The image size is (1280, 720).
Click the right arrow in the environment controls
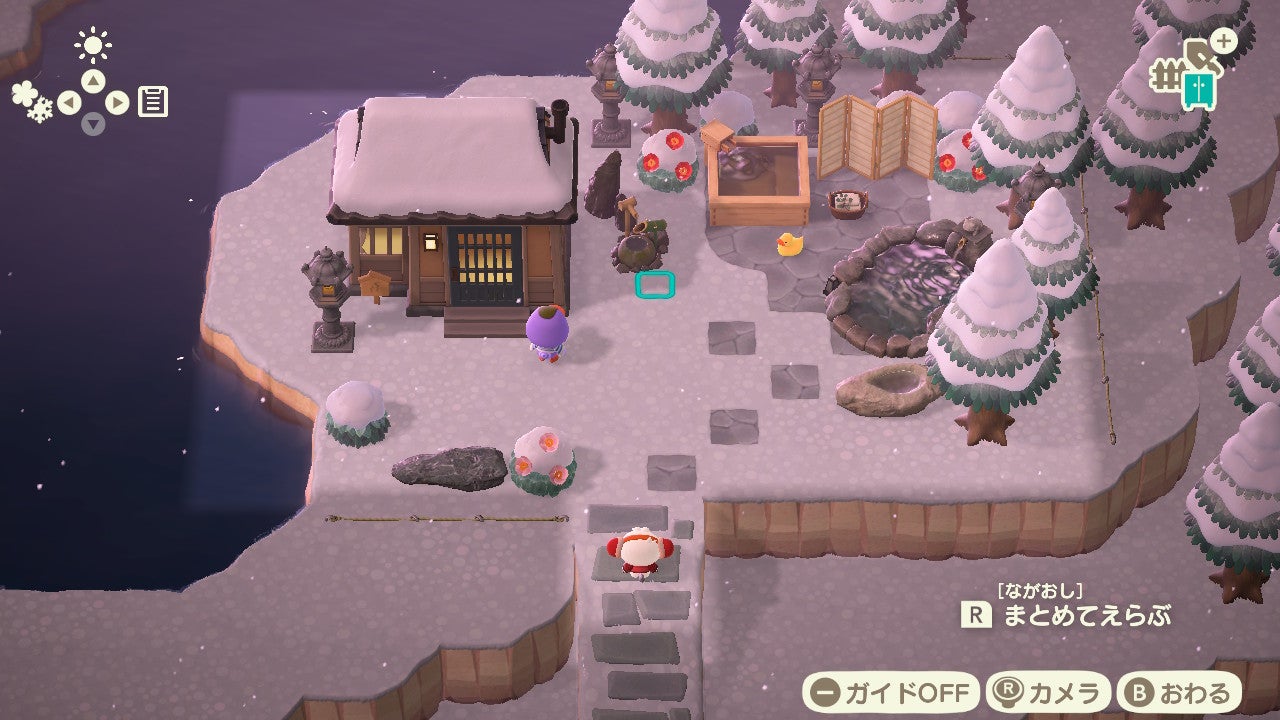[x=117, y=102]
